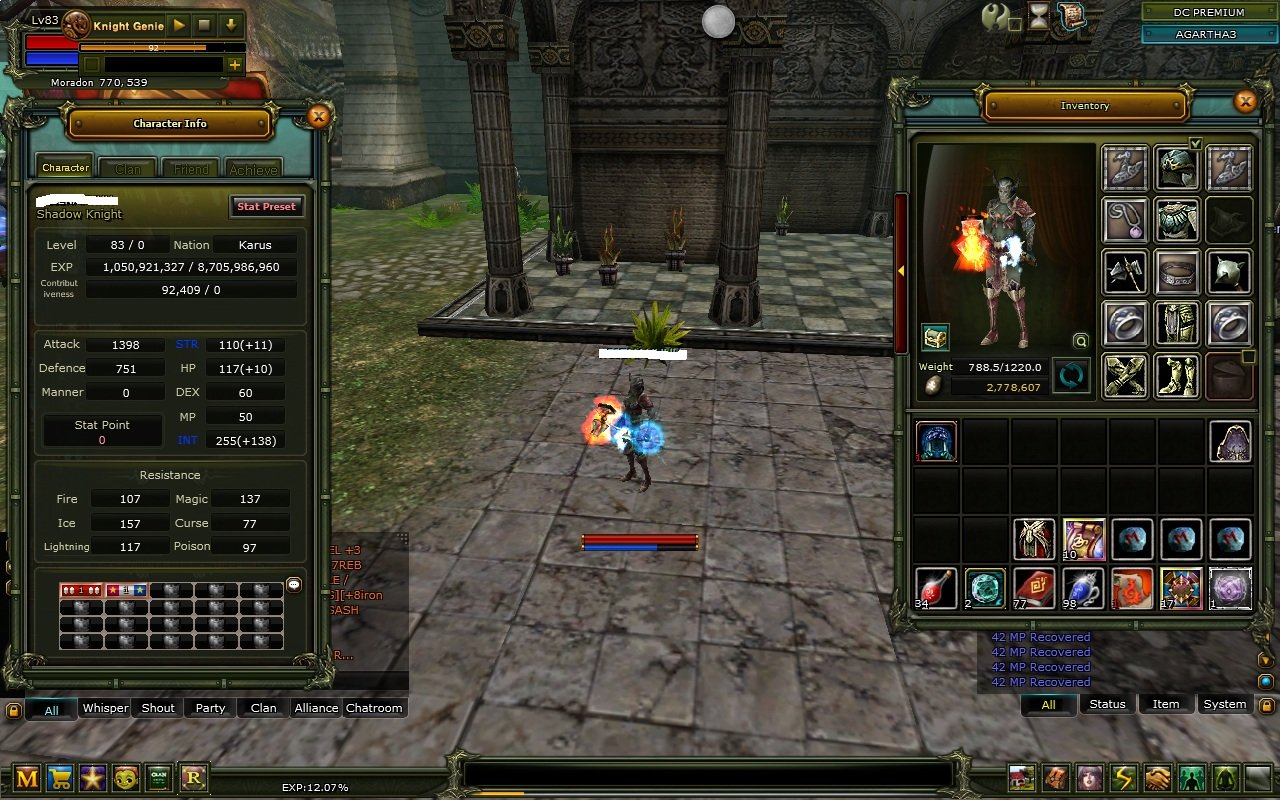1280x800 pixels.
Task: Click the AGARTHA3 button
Action: [1208, 34]
